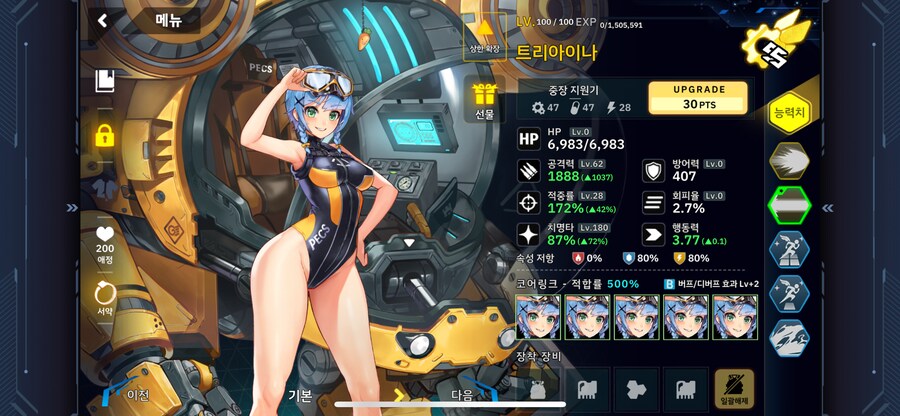Select the HP stat icon

(x=529, y=139)
